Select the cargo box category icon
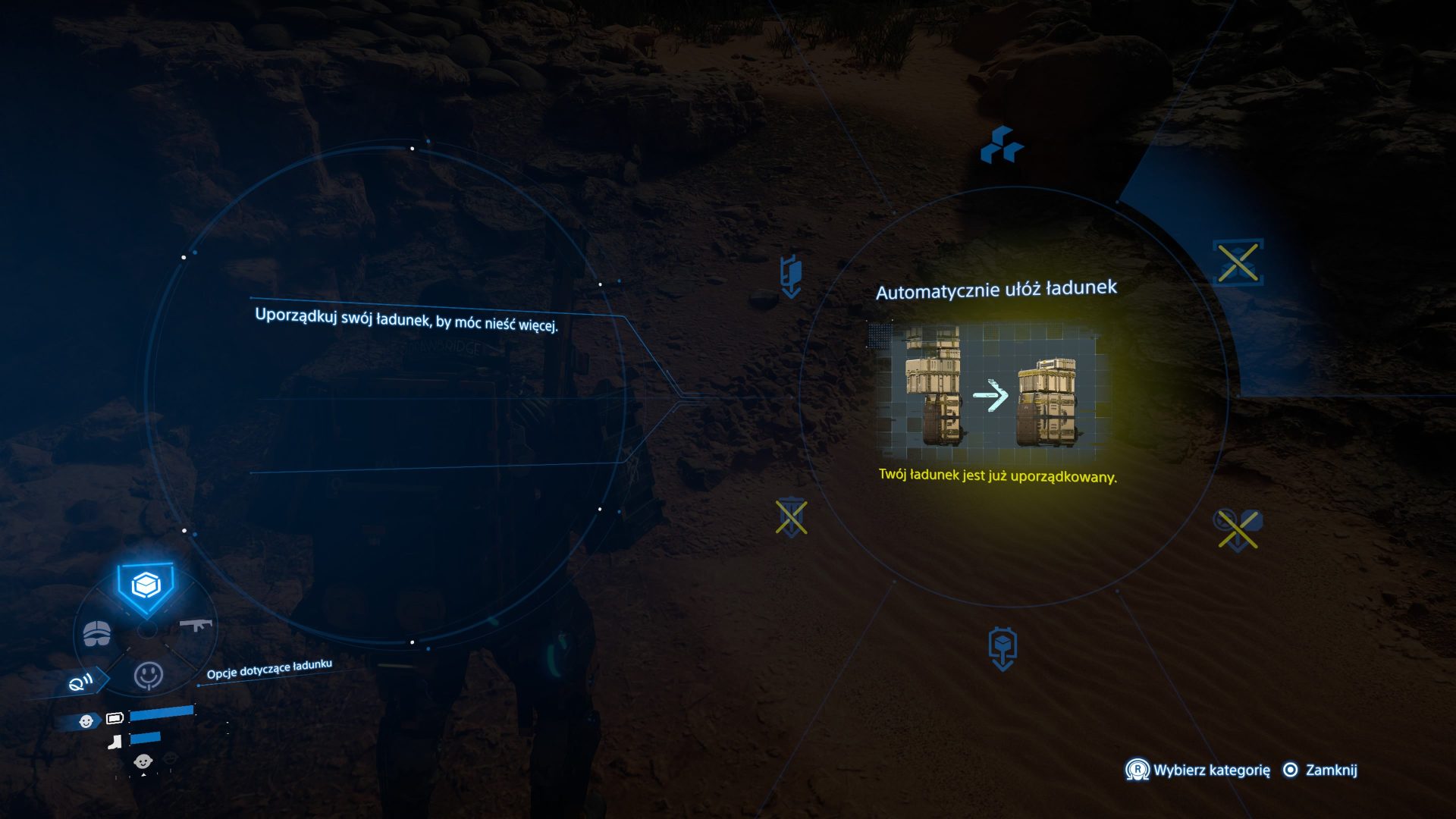The image size is (1456, 819). tap(146, 586)
